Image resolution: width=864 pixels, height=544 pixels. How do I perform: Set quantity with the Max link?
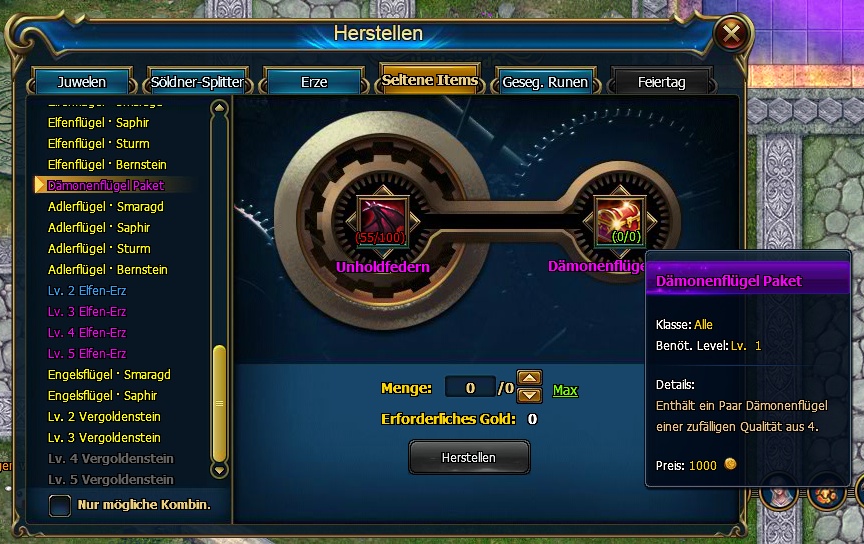(x=565, y=390)
